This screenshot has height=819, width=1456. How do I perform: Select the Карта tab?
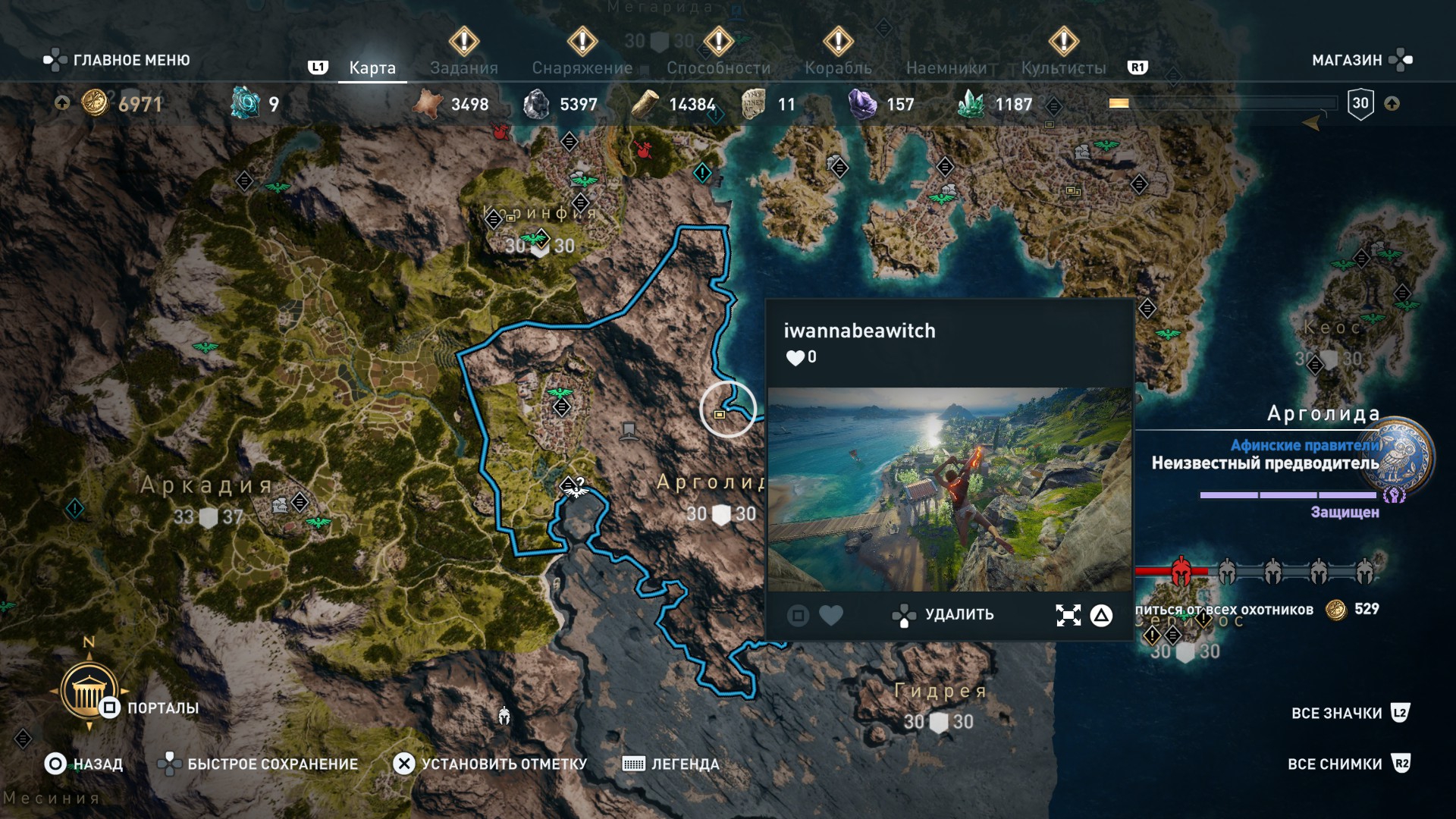pos(372,68)
